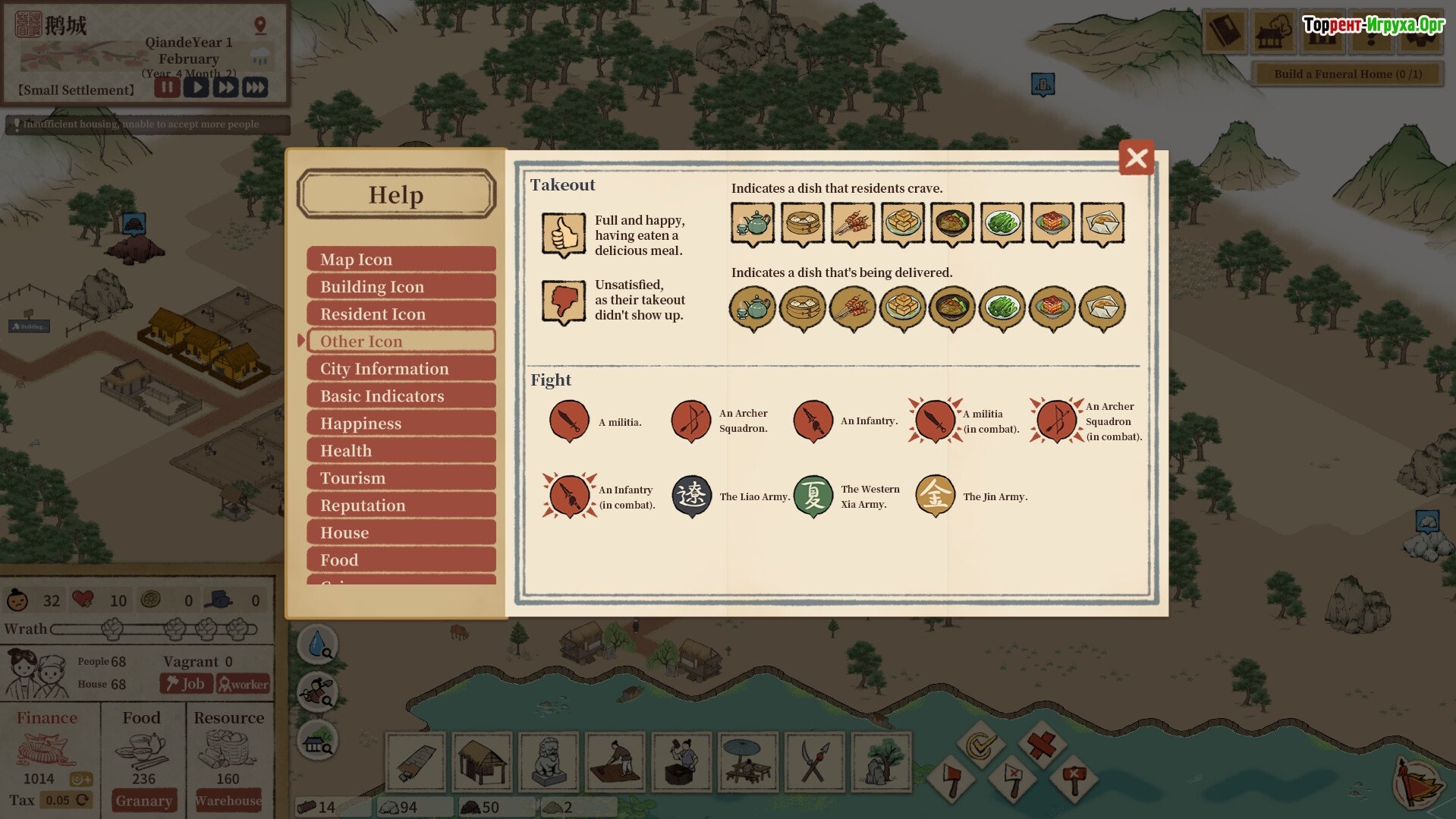The width and height of the screenshot is (1456, 819).
Task: Open the Warehouse panel
Action: pyautogui.click(x=228, y=801)
